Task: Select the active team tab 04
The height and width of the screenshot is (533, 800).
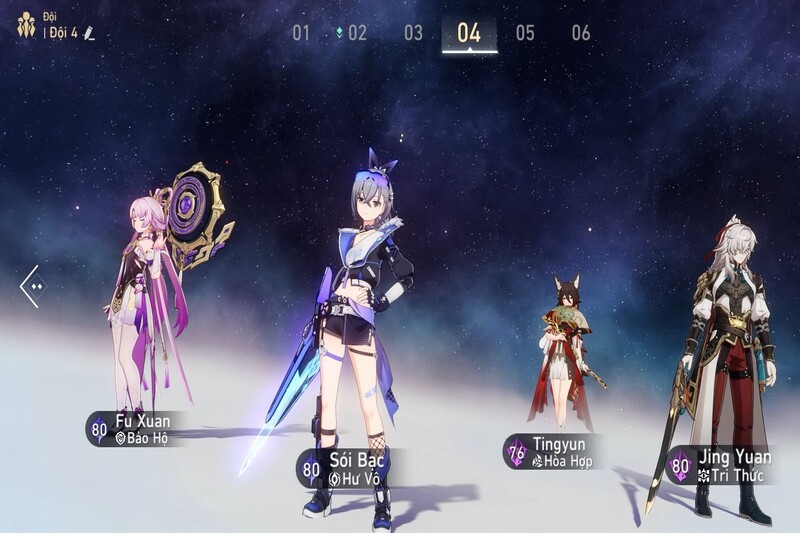Action: [x=469, y=33]
